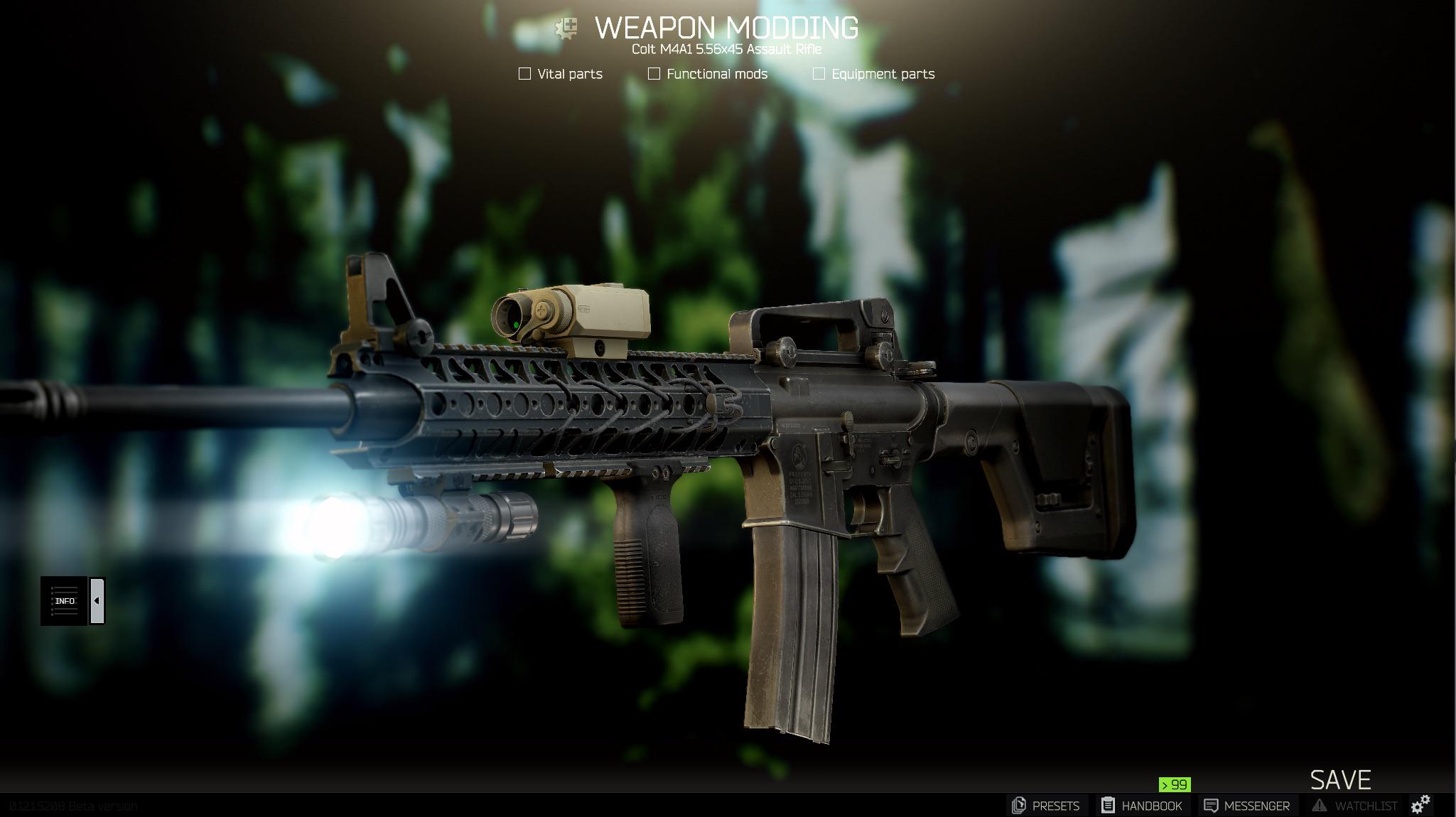Click the green >99 unread messages badge
Image resolution: width=1456 pixels, height=817 pixels.
(x=1175, y=786)
